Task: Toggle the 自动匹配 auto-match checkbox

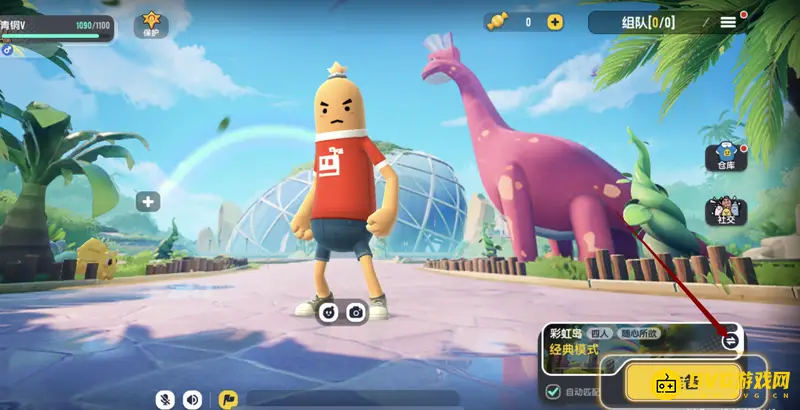Action: tap(553, 391)
